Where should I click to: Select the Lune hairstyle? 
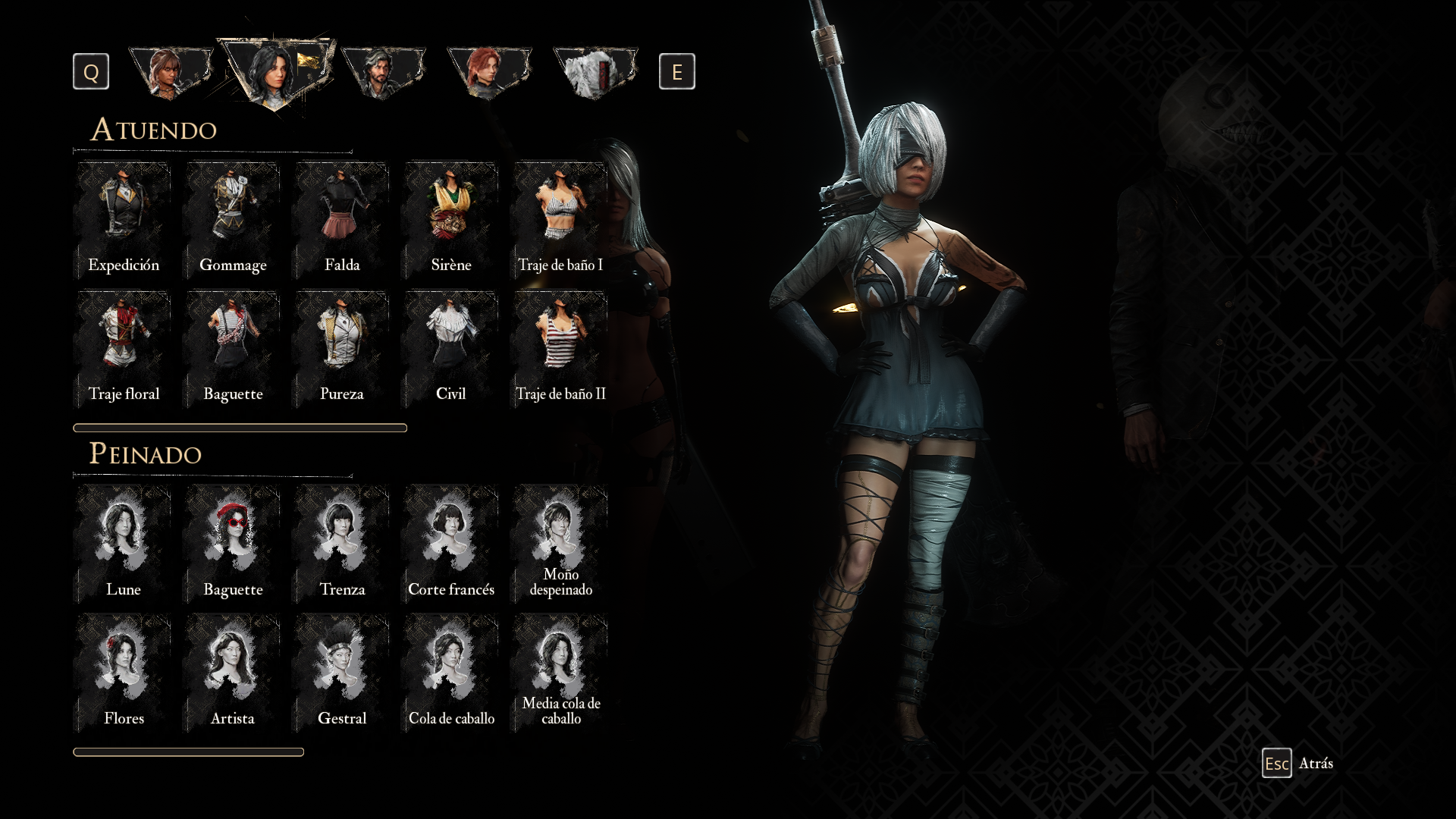[x=124, y=544]
